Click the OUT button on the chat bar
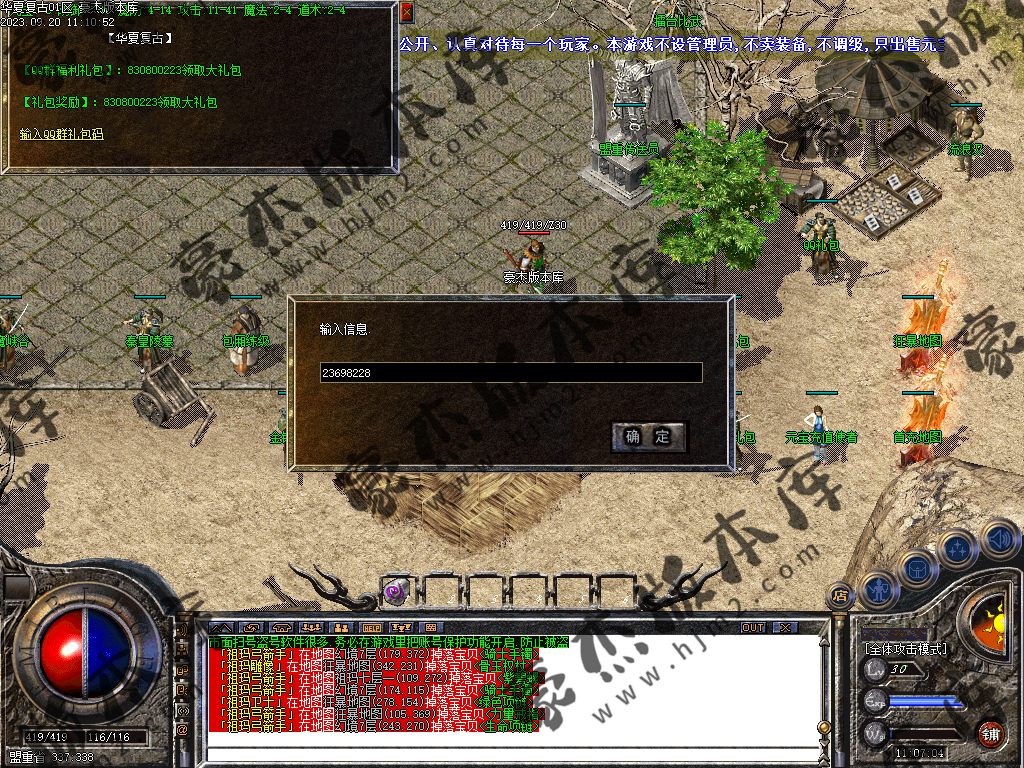The width and height of the screenshot is (1024, 768). [753, 627]
